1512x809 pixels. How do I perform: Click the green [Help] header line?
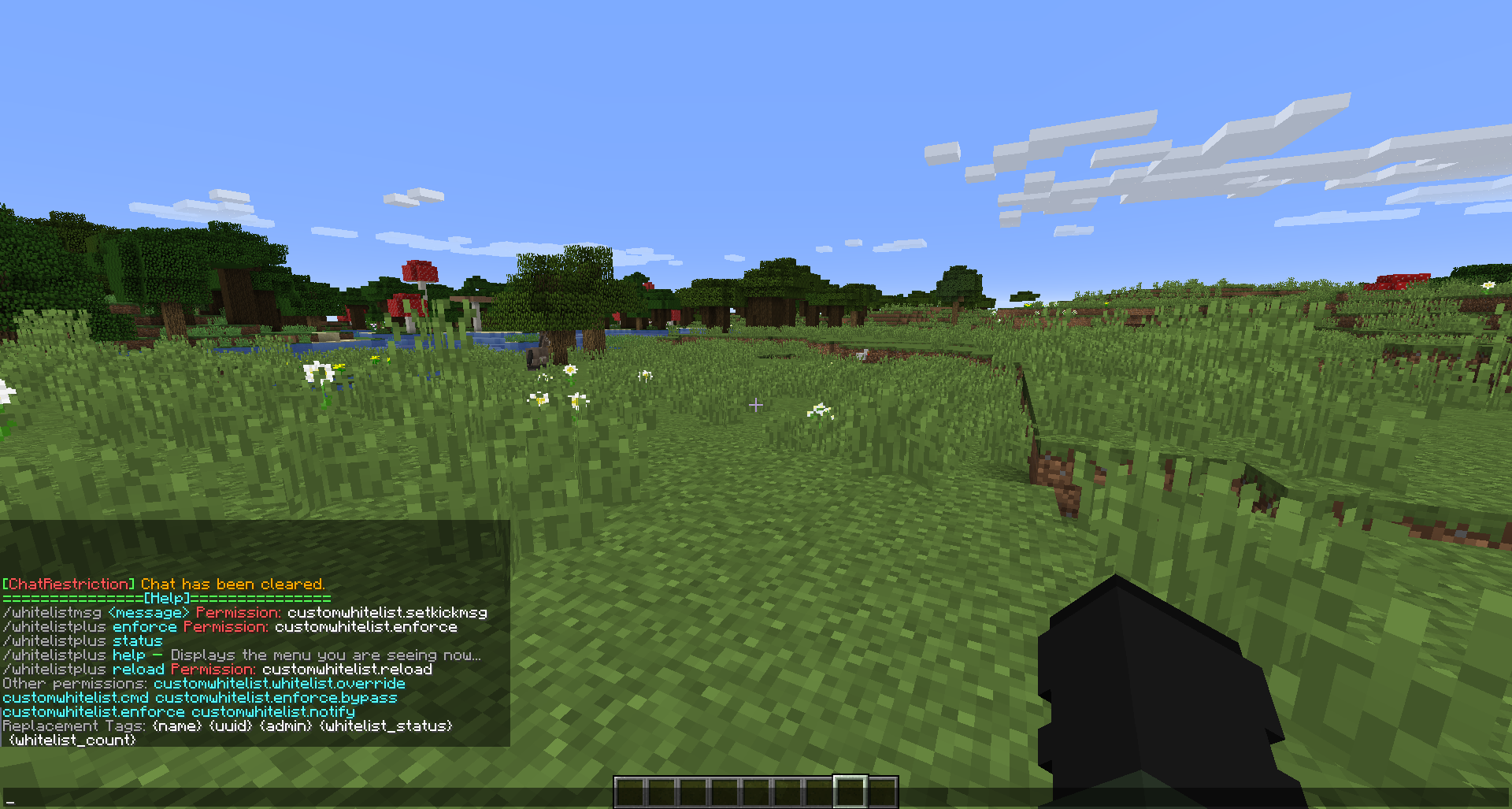click(x=165, y=598)
